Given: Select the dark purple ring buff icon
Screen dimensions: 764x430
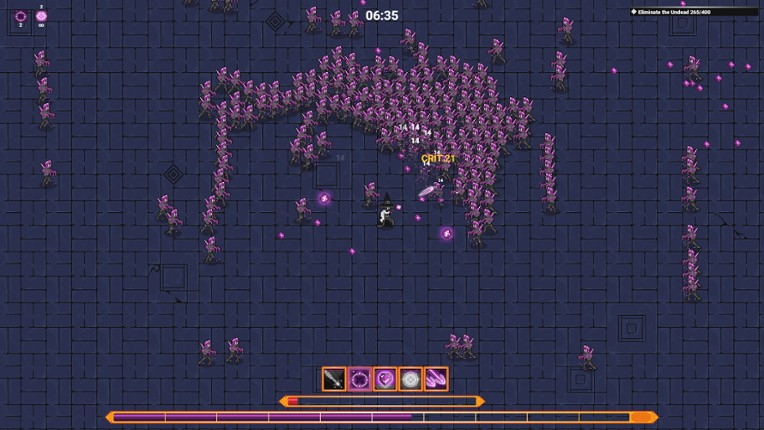Looking at the screenshot, I should click(x=21, y=16).
